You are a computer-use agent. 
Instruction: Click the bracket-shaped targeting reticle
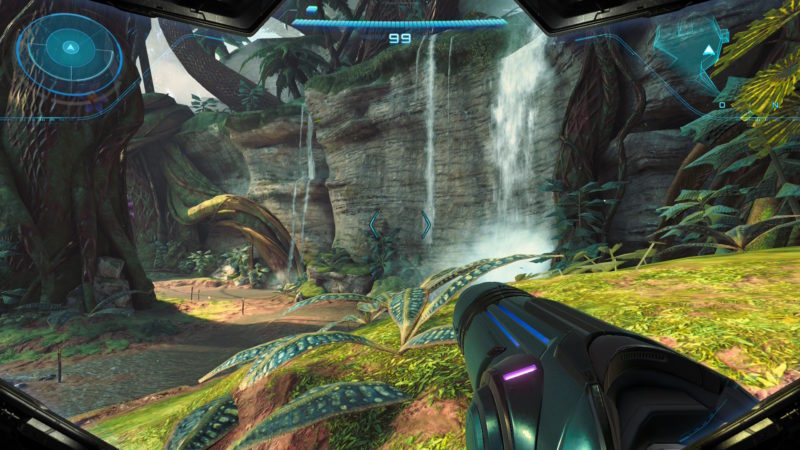coord(400,224)
